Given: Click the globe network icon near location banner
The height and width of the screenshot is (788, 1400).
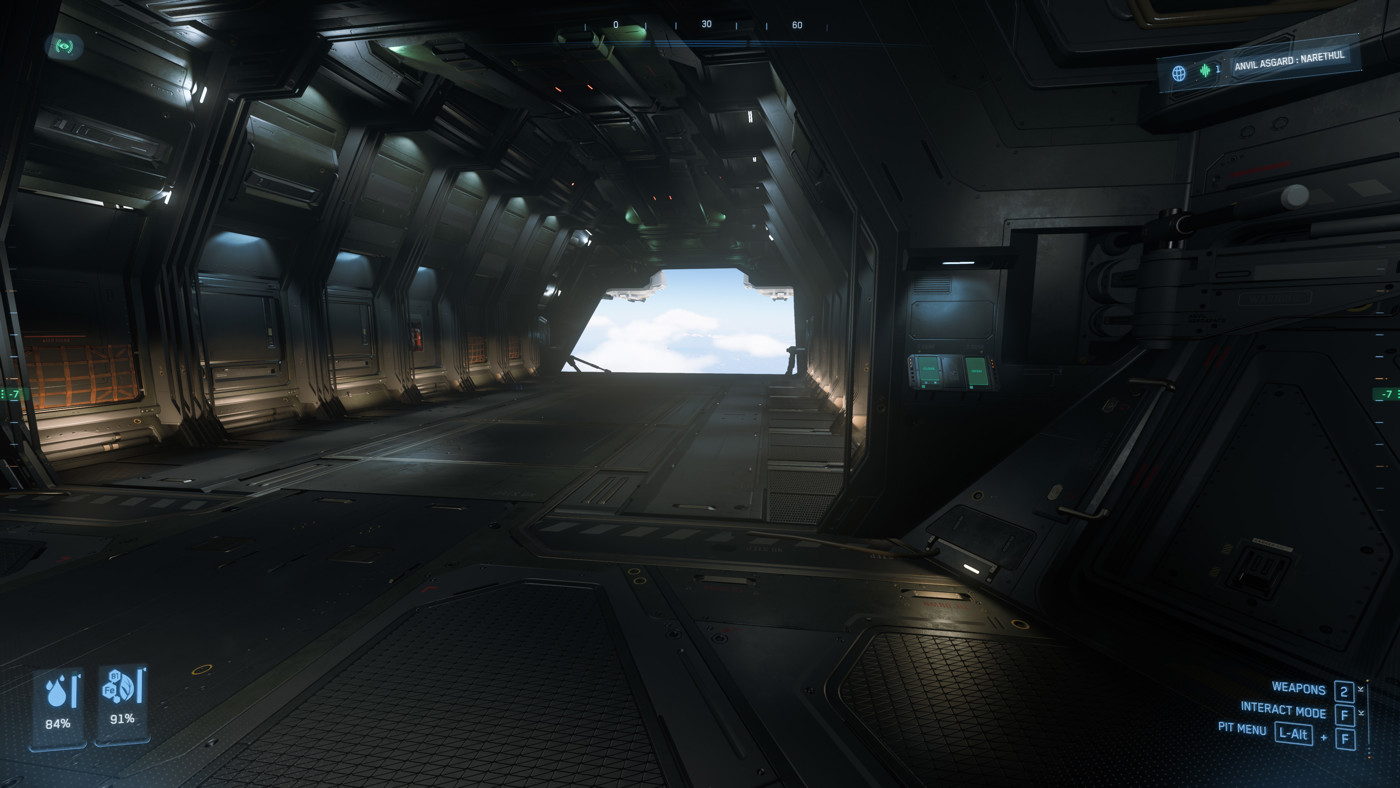Looking at the screenshot, I should (1179, 72).
